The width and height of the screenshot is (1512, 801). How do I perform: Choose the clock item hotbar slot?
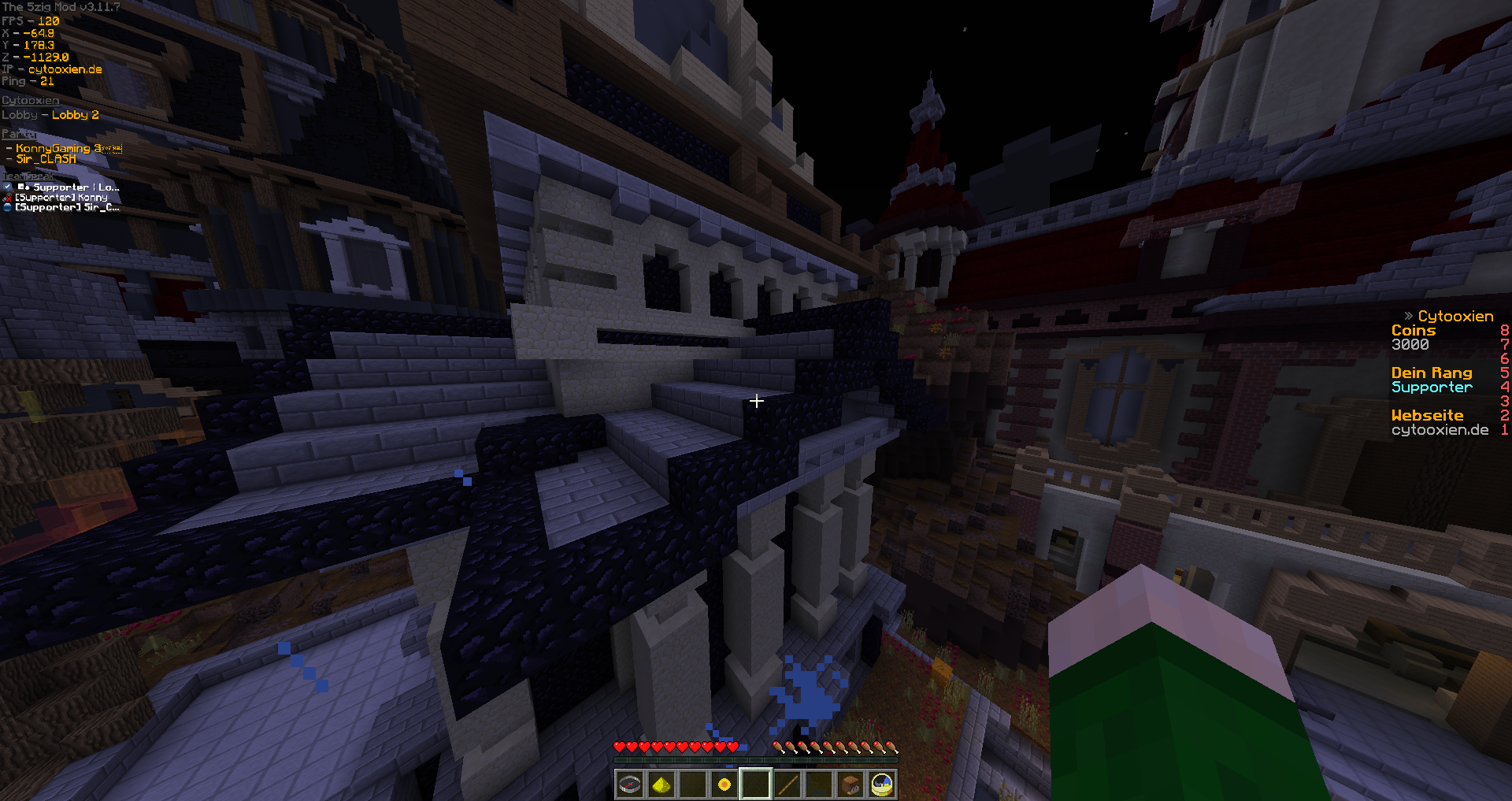(x=882, y=784)
